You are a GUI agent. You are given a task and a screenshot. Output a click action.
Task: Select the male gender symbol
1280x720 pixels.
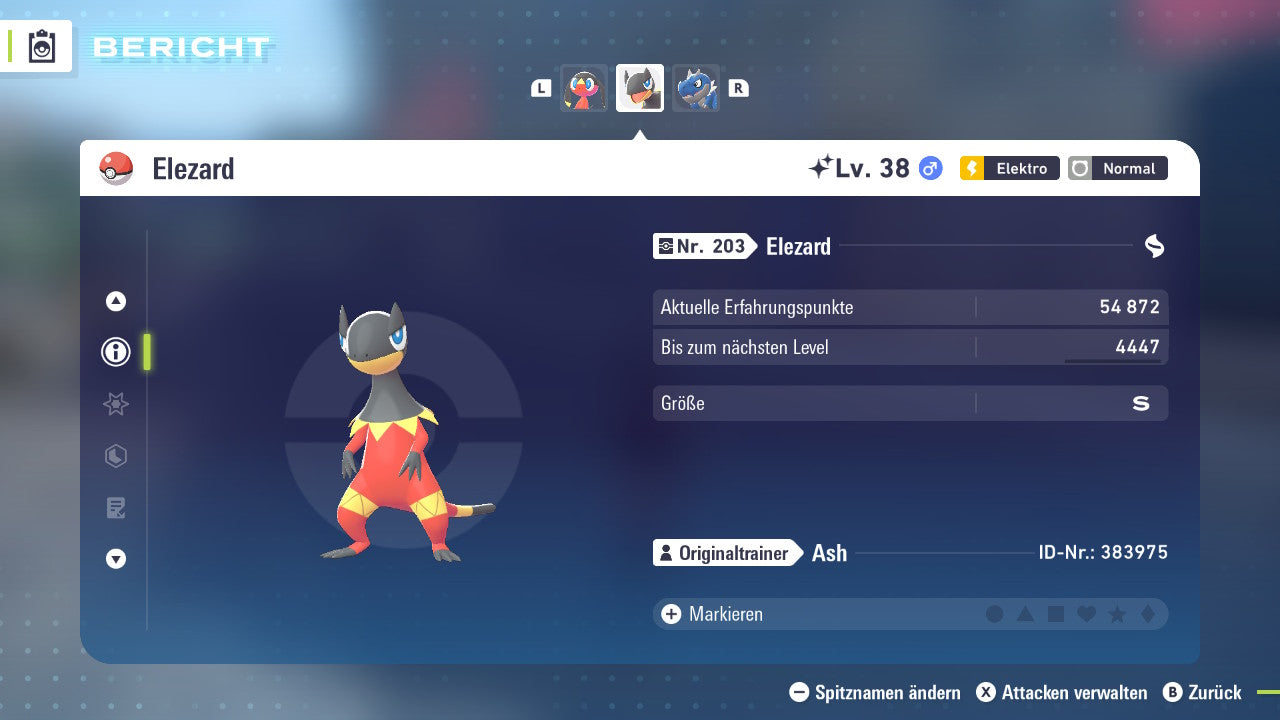pyautogui.click(x=929, y=169)
